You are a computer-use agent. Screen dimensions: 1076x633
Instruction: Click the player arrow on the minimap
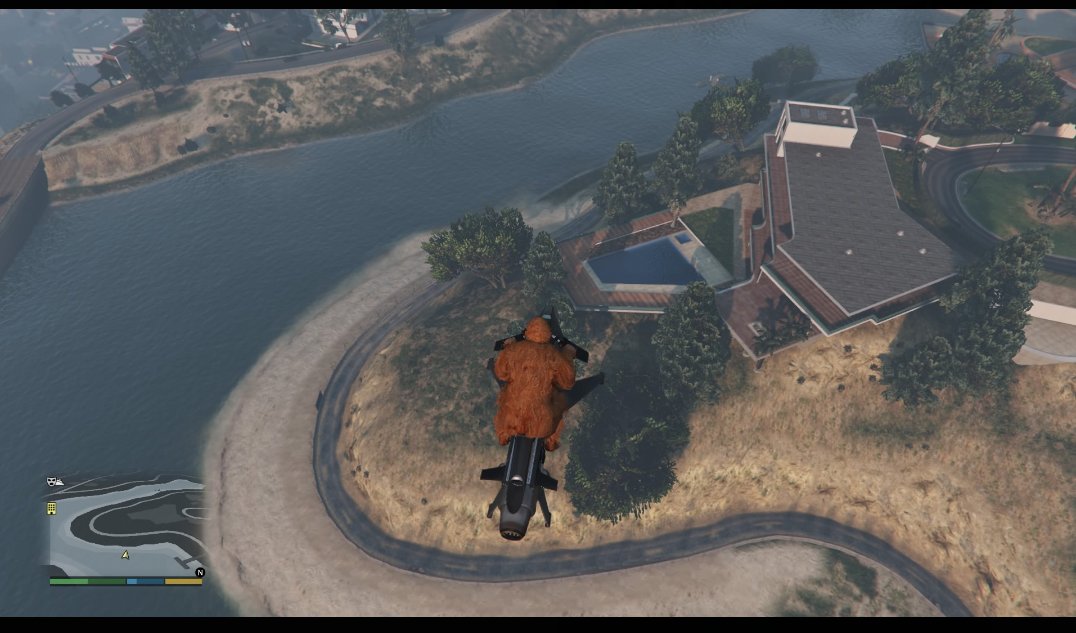pyautogui.click(x=125, y=553)
